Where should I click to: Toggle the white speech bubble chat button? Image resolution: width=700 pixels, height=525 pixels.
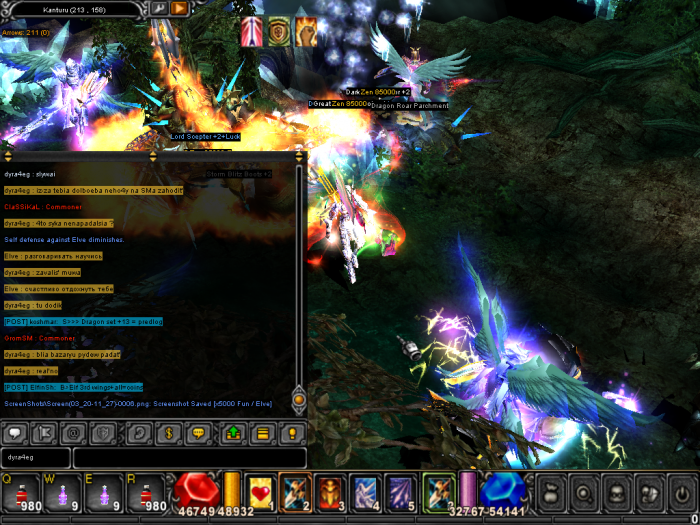tap(16, 434)
